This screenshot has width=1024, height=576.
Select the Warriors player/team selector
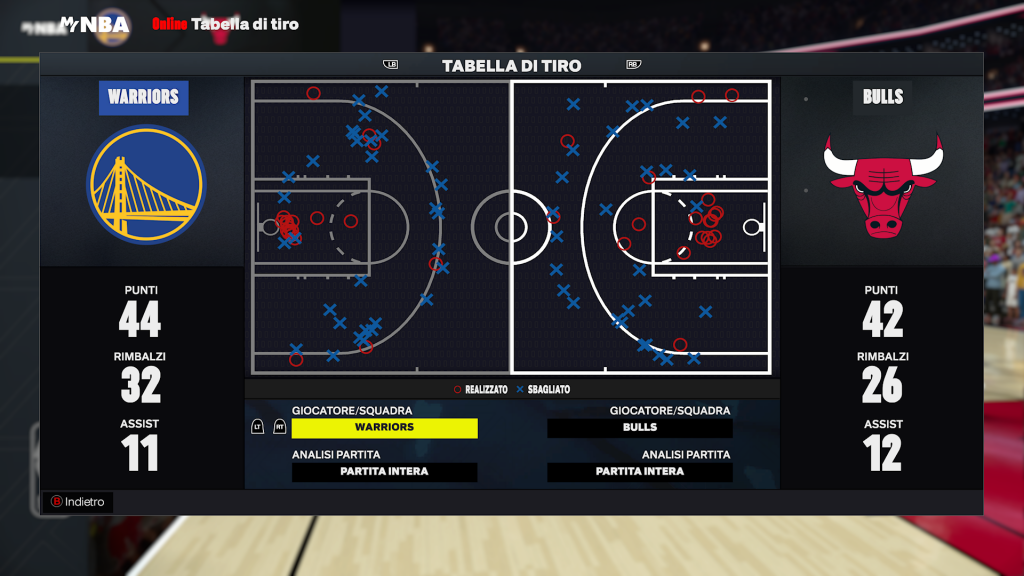click(x=384, y=428)
